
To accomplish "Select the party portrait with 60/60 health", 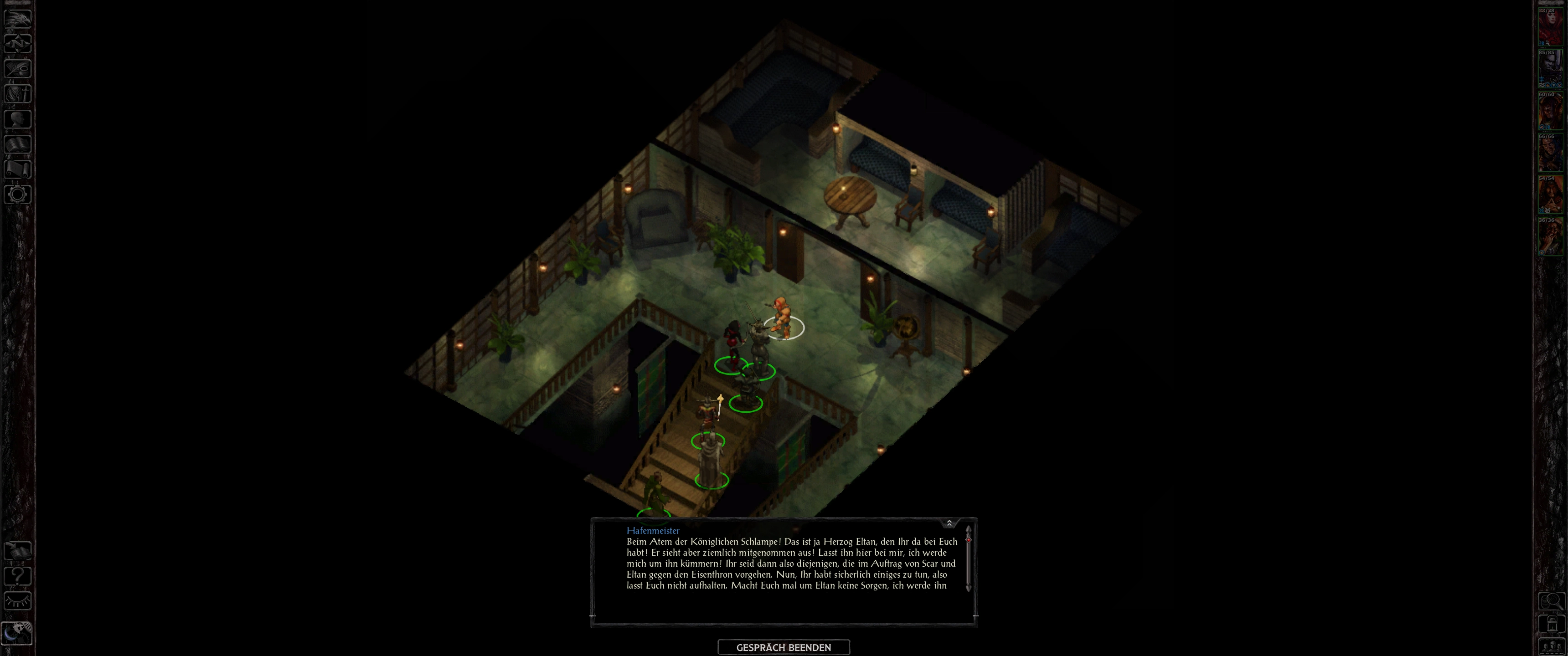I will pos(1550,111).
